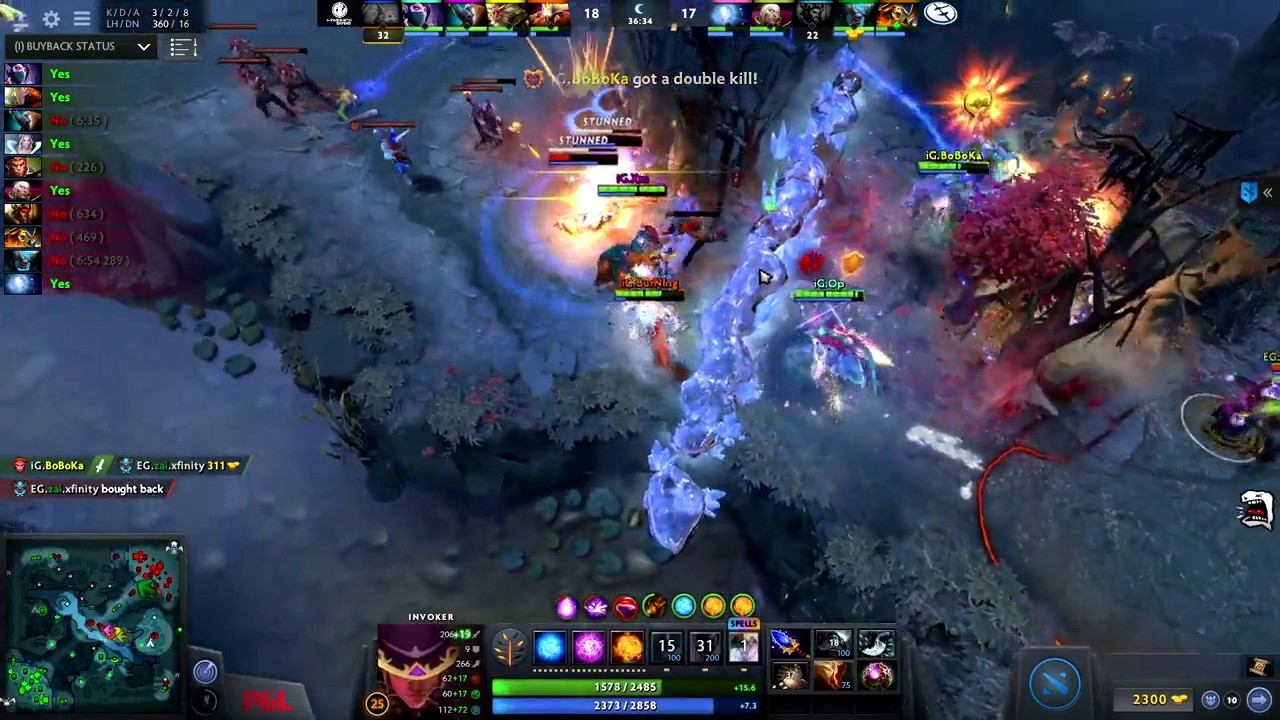The image size is (1280, 720).
Task: Open the settings gear menu
Action: pyautogui.click(x=51, y=19)
